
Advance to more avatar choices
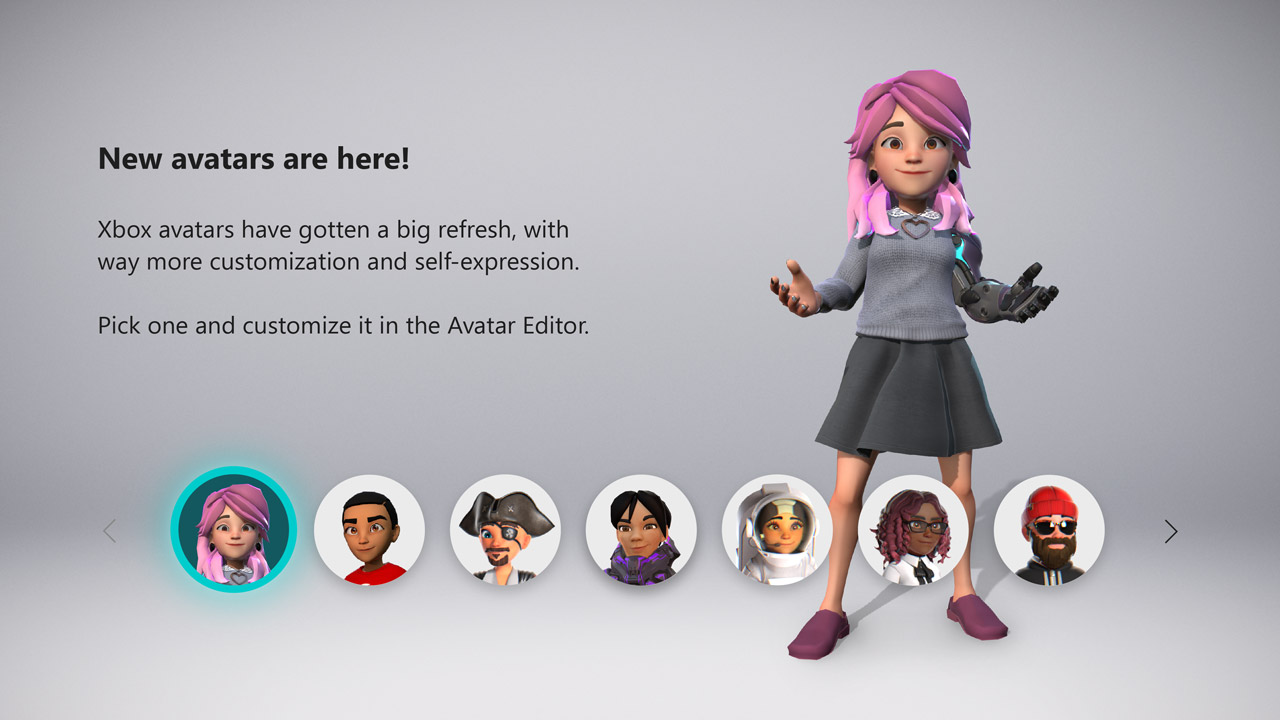pos(1170,531)
